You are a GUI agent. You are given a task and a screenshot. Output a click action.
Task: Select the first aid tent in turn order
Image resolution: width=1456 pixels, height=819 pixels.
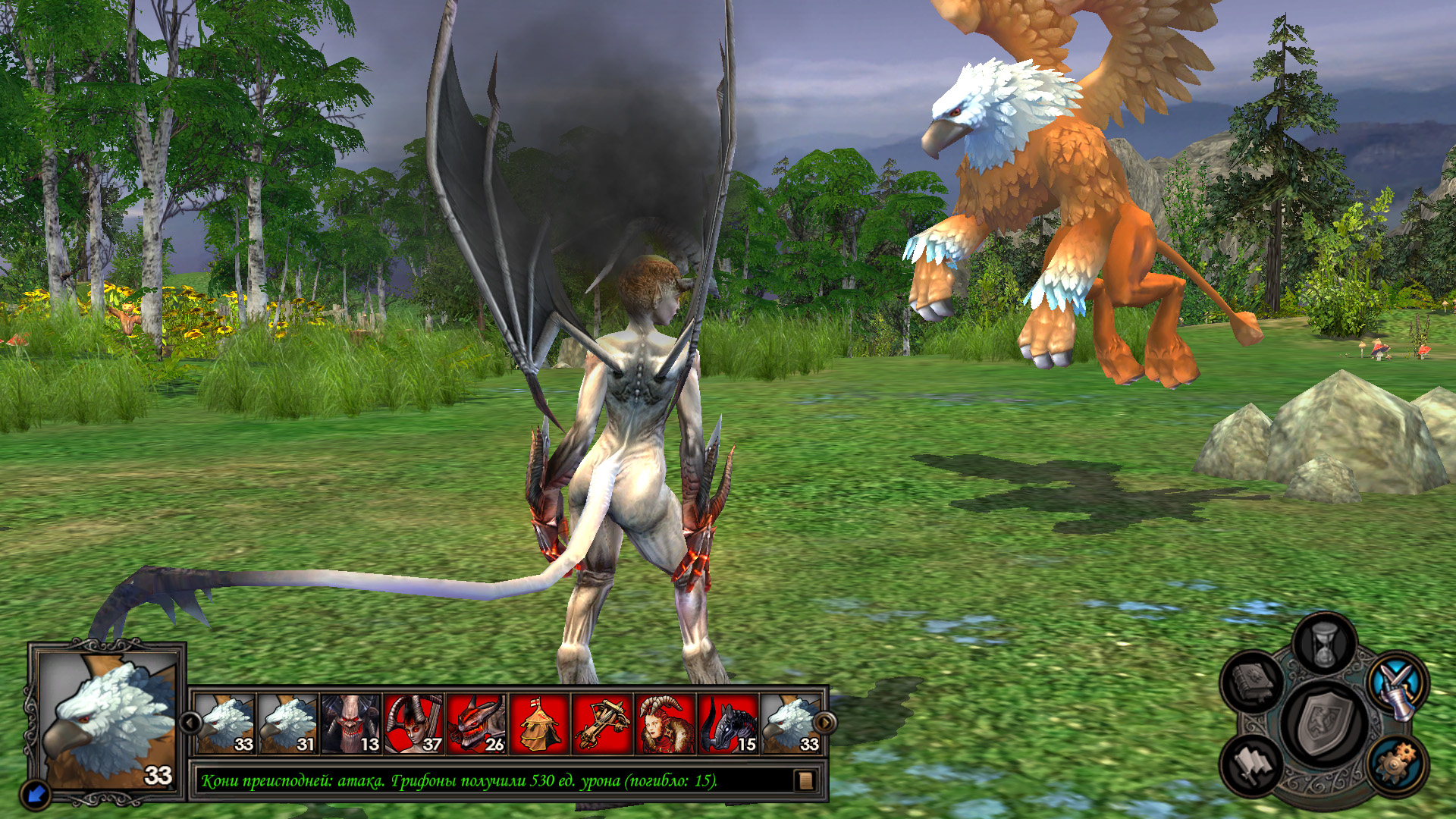point(539,724)
